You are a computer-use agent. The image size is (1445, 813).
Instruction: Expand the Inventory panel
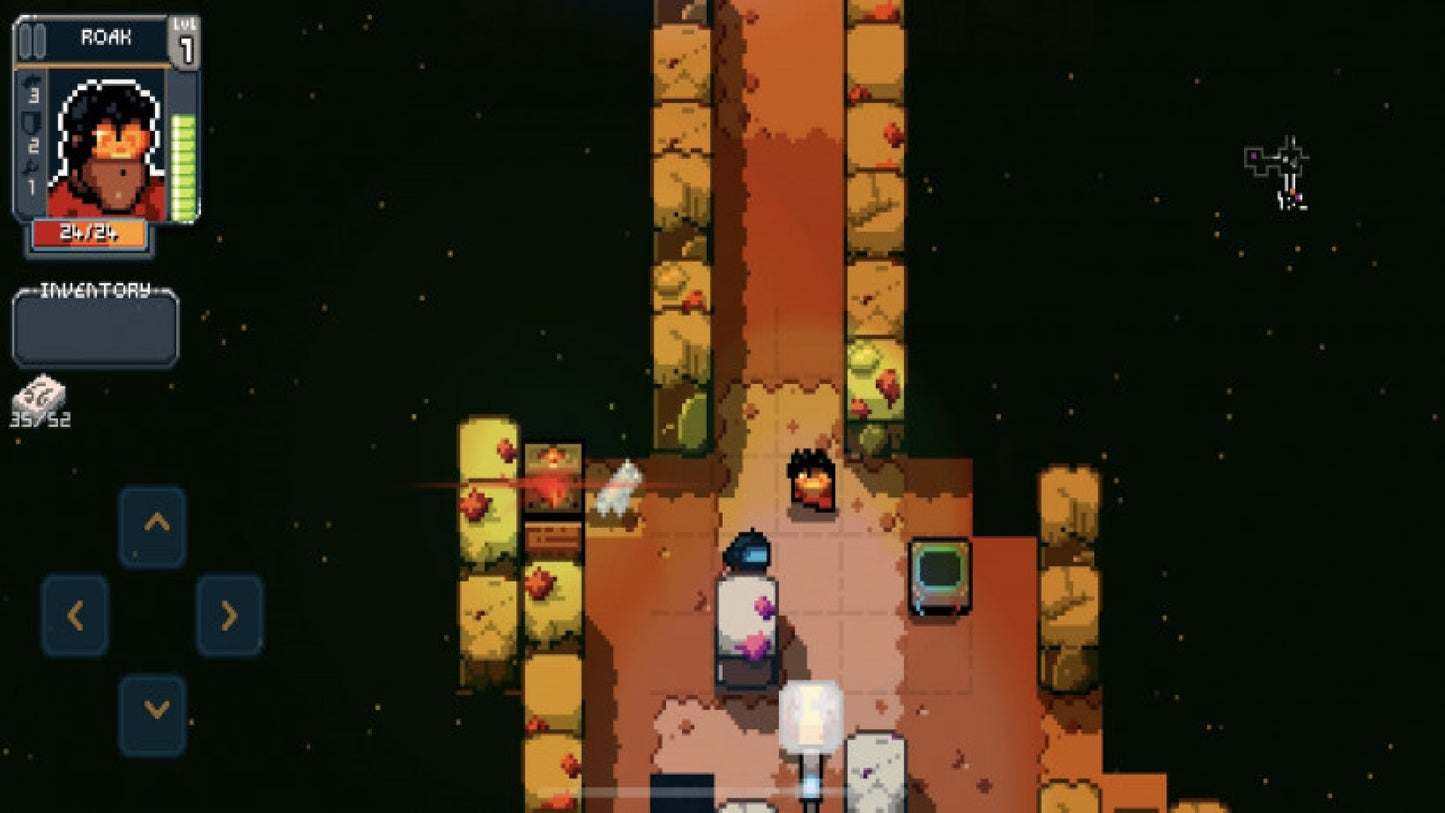point(95,330)
